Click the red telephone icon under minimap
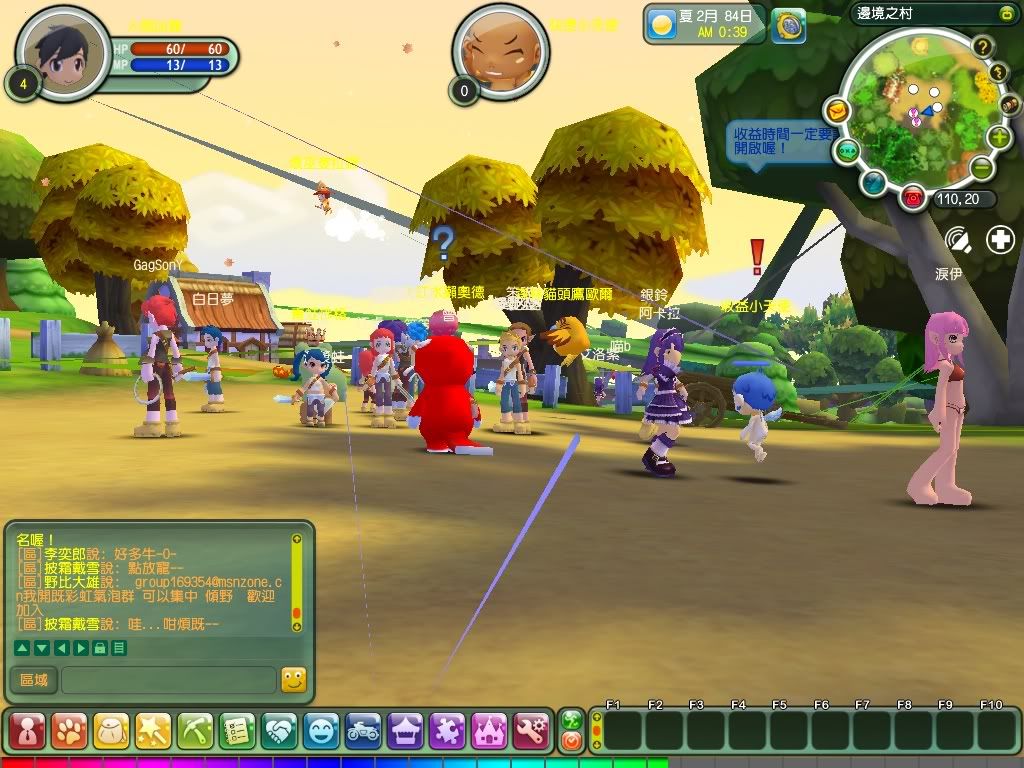1024x768 pixels. pos(912,197)
